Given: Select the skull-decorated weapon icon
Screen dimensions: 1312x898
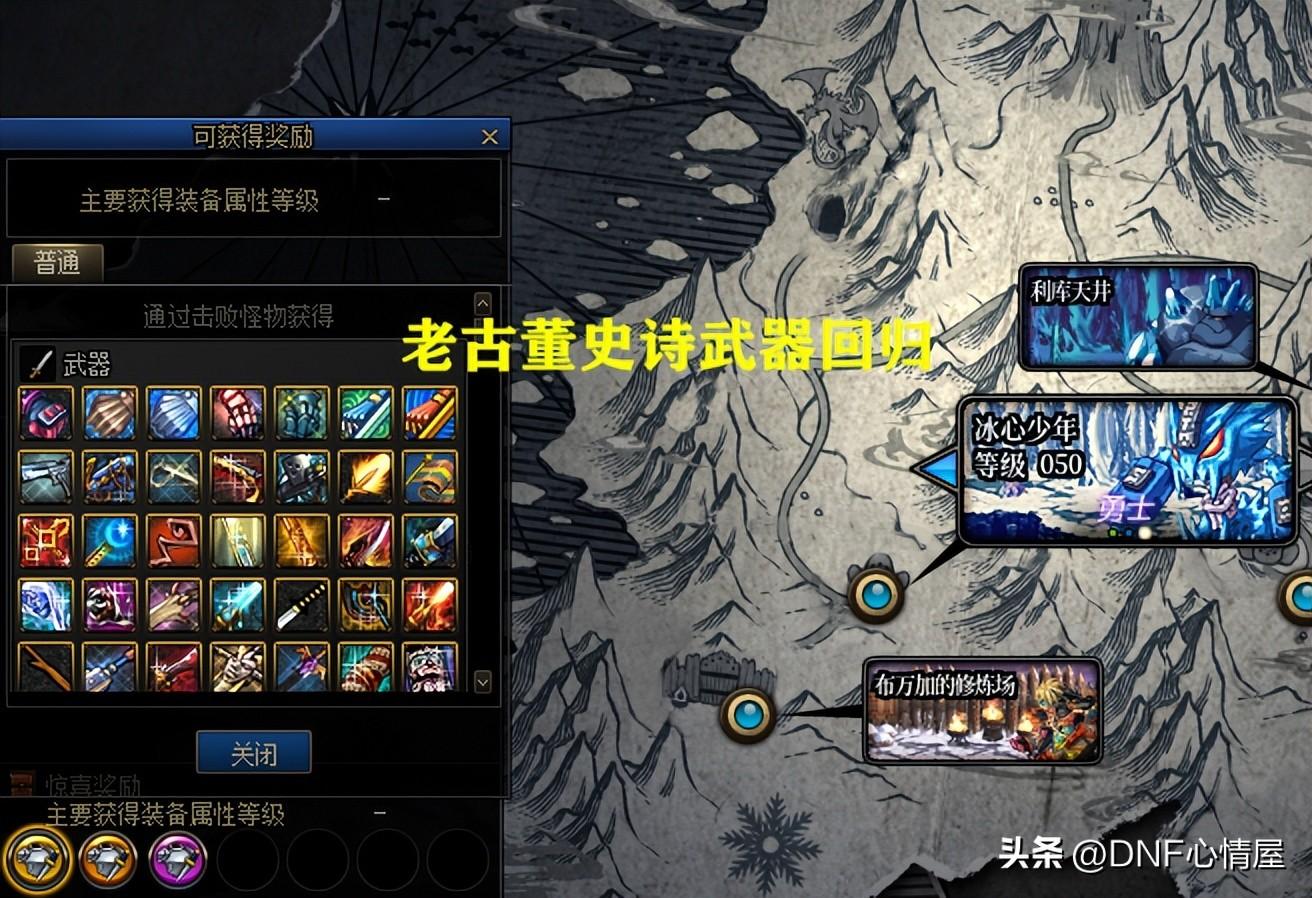Looking at the screenshot, I should tap(301, 477).
